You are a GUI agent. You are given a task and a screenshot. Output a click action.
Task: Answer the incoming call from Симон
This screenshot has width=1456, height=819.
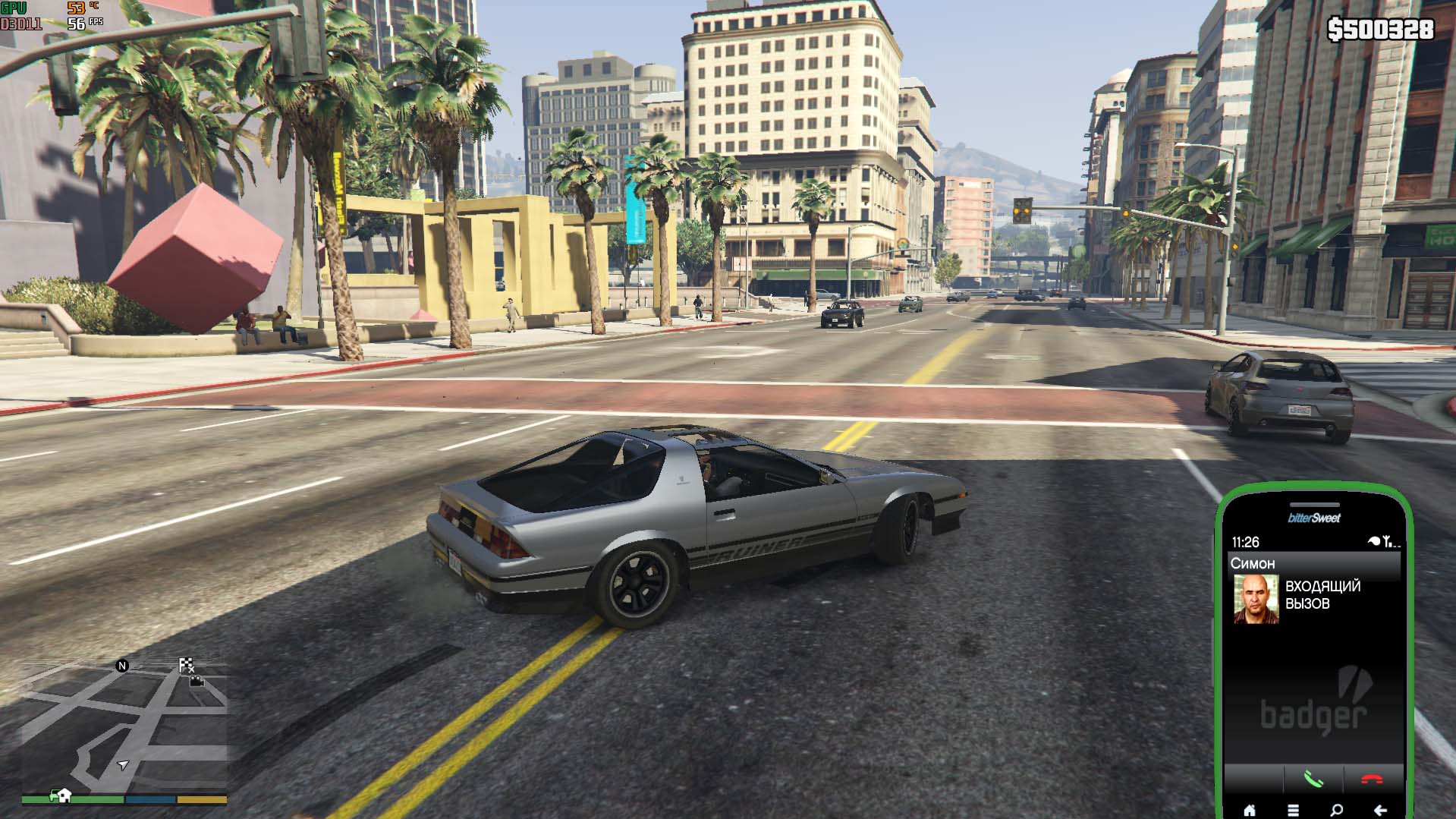click(1313, 780)
